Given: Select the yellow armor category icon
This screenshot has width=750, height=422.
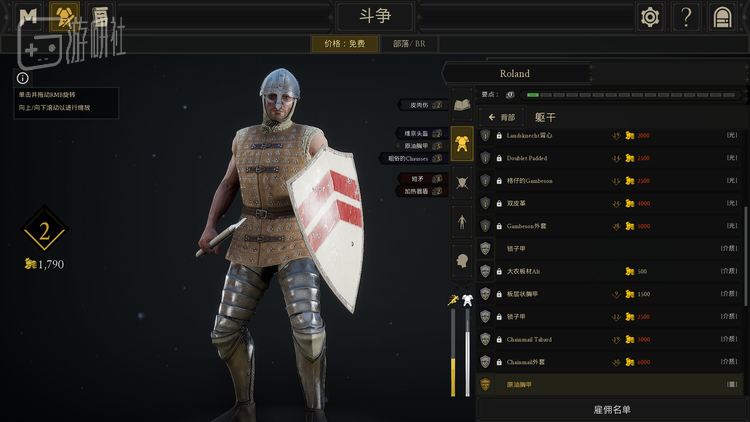Looking at the screenshot, I should [462, 145].
